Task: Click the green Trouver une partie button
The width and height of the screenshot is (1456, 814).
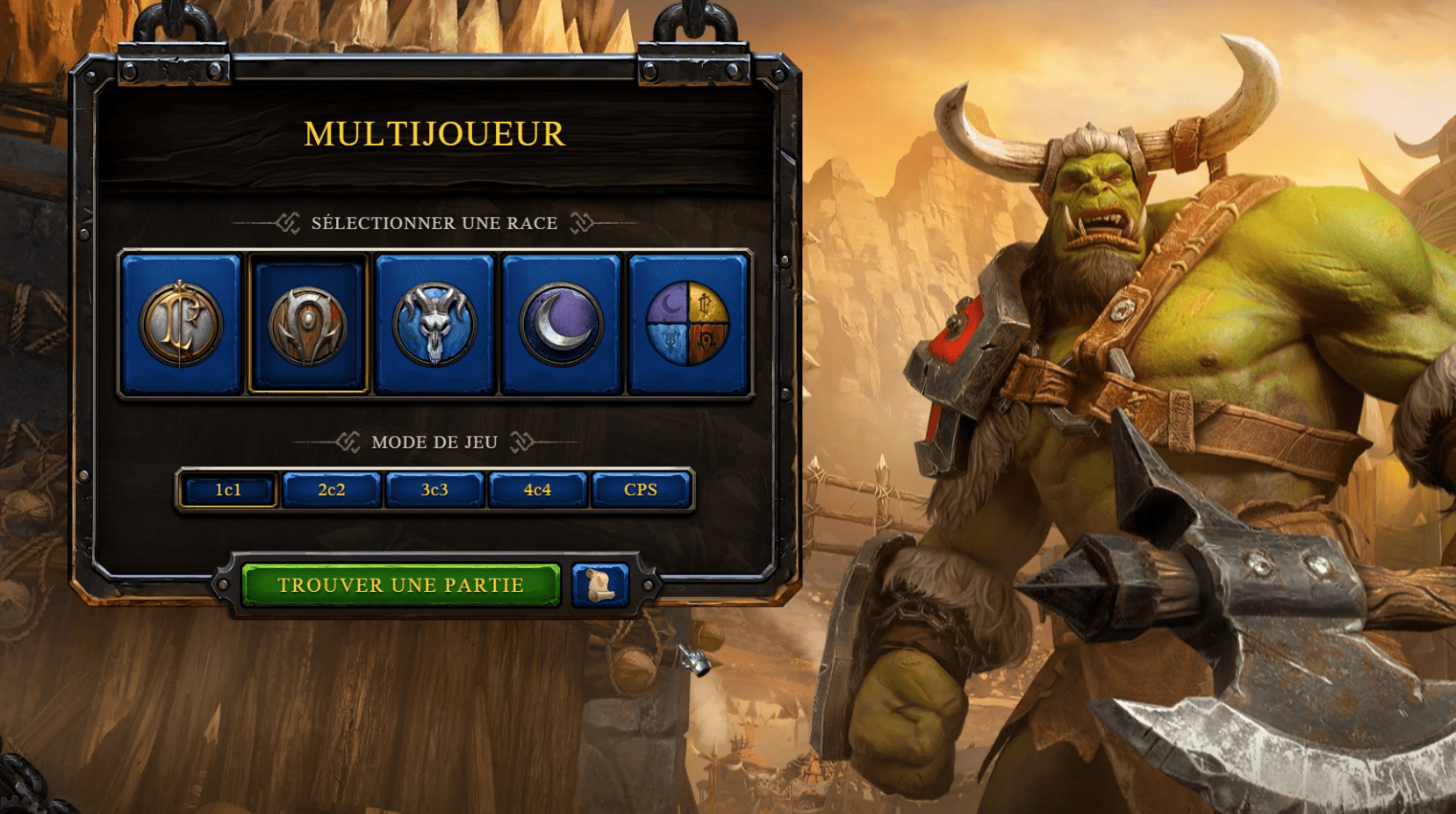Action: click(x=400, y=586)
